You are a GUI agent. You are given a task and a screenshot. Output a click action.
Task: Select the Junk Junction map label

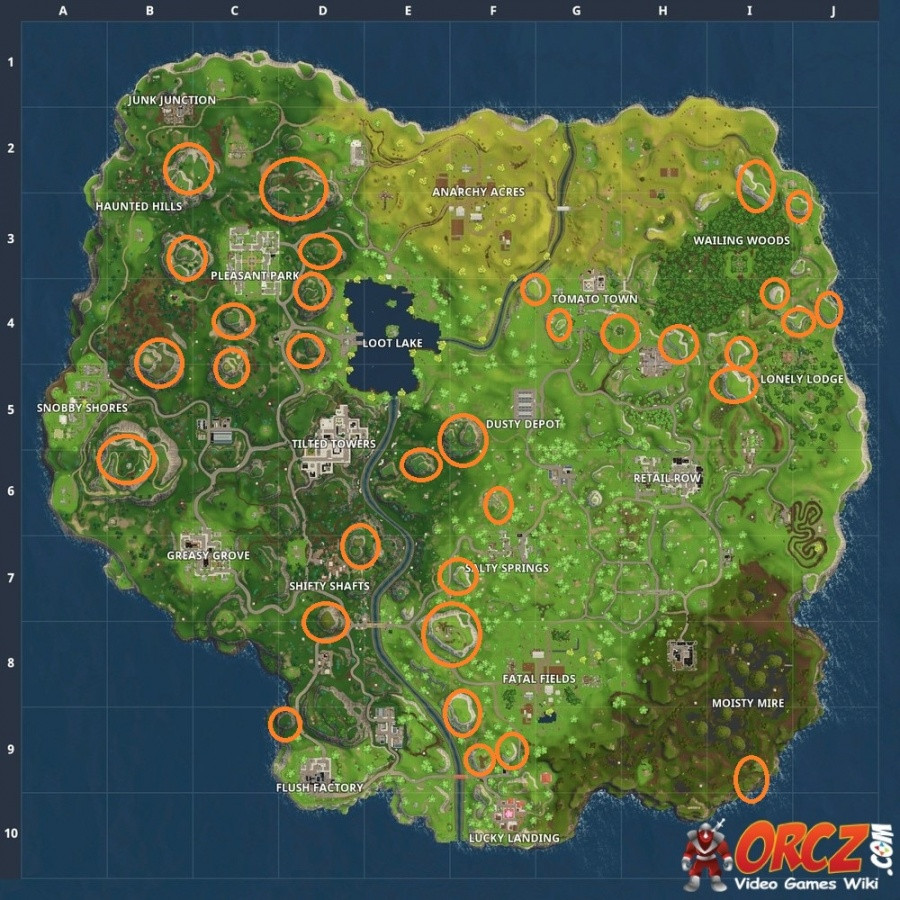[172, 100]
